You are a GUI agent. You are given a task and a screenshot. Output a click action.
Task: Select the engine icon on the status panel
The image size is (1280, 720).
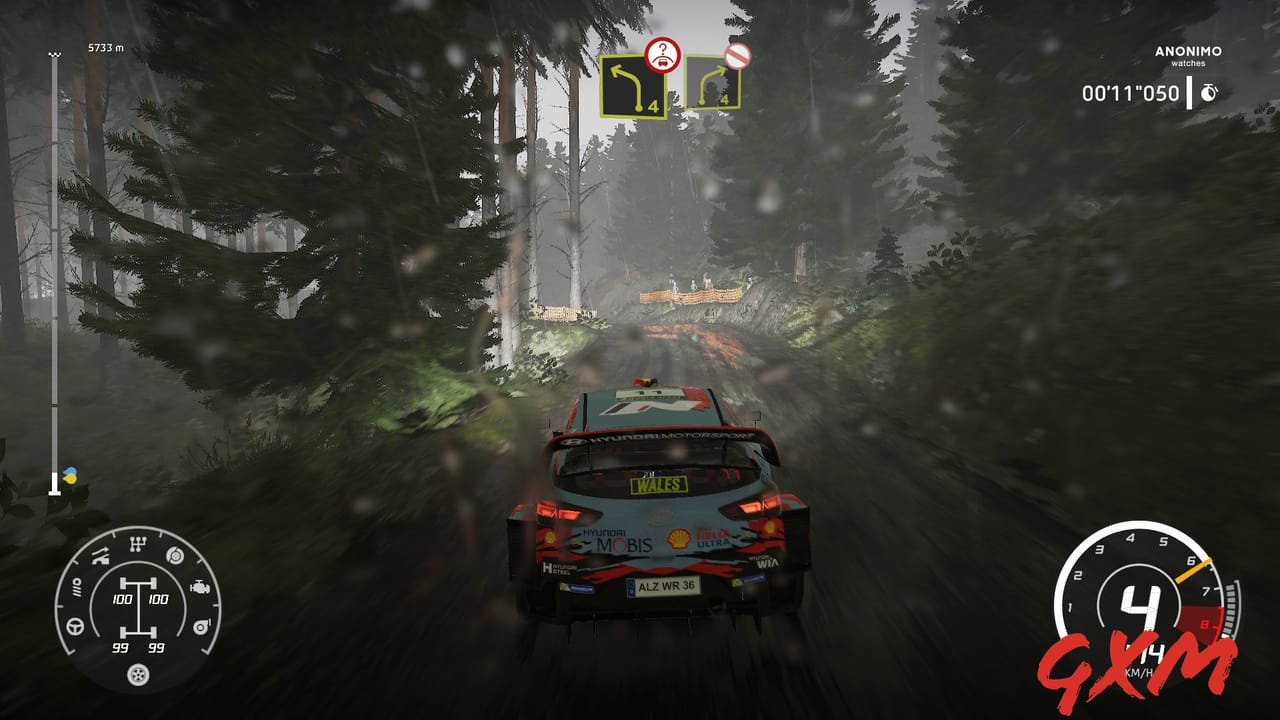point(200,587)
